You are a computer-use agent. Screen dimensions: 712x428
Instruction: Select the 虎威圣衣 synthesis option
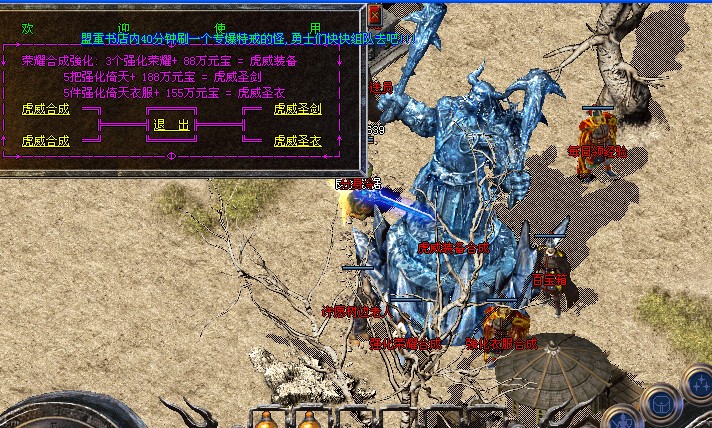point(297,140)
